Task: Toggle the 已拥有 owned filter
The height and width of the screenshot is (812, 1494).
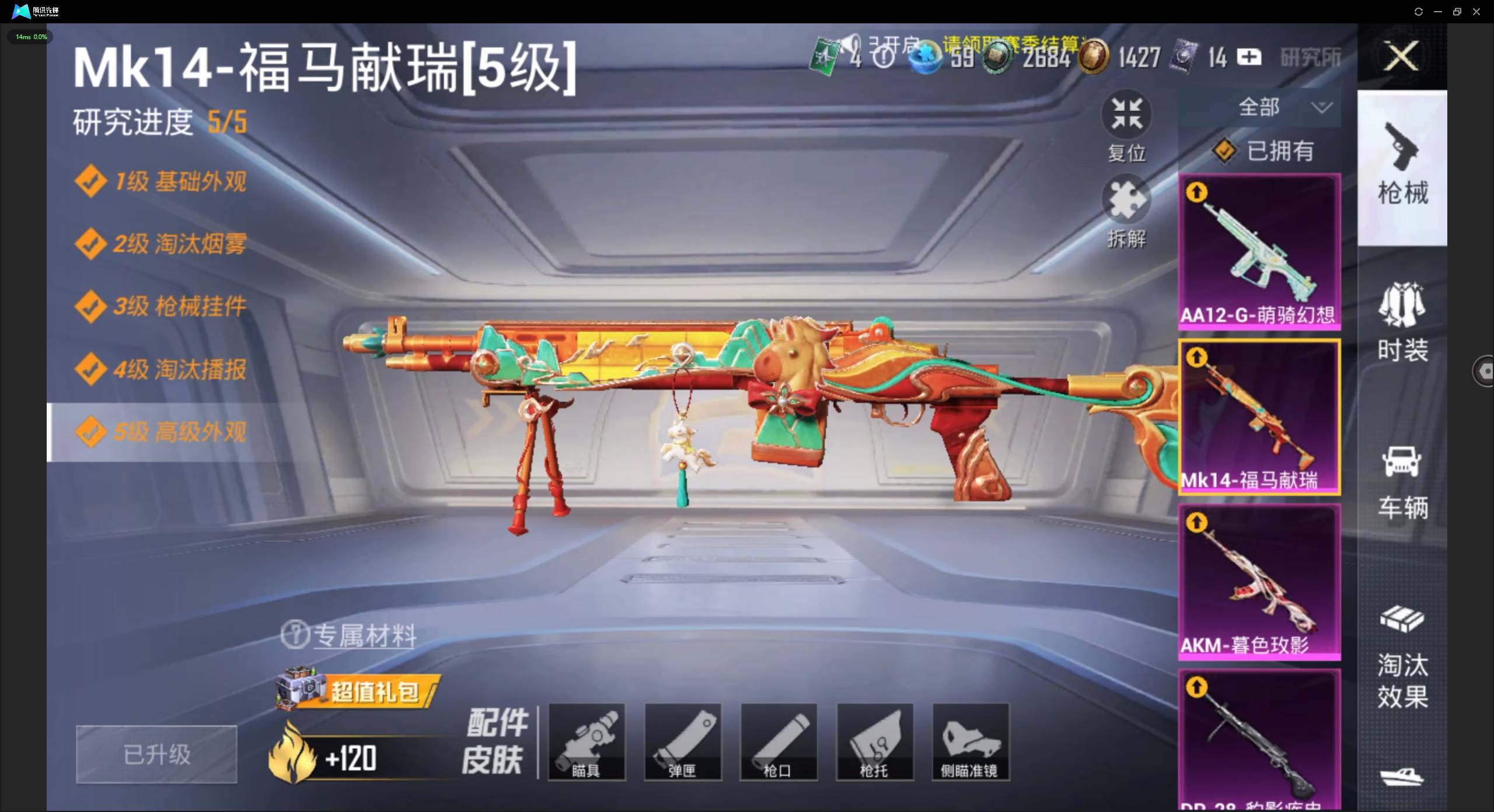Action: point(1261,150)
